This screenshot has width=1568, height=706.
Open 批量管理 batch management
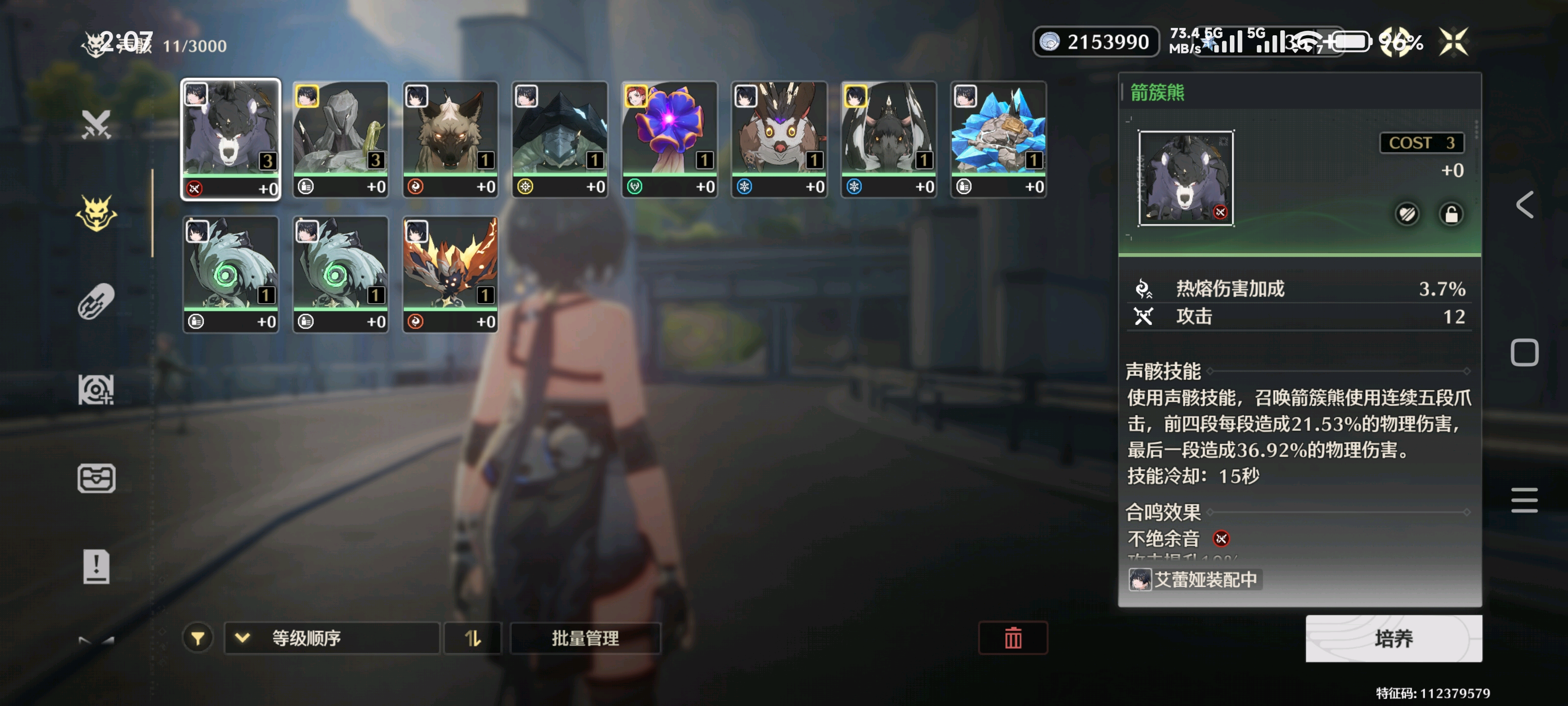pyautogui.click(x=585, y=638)
